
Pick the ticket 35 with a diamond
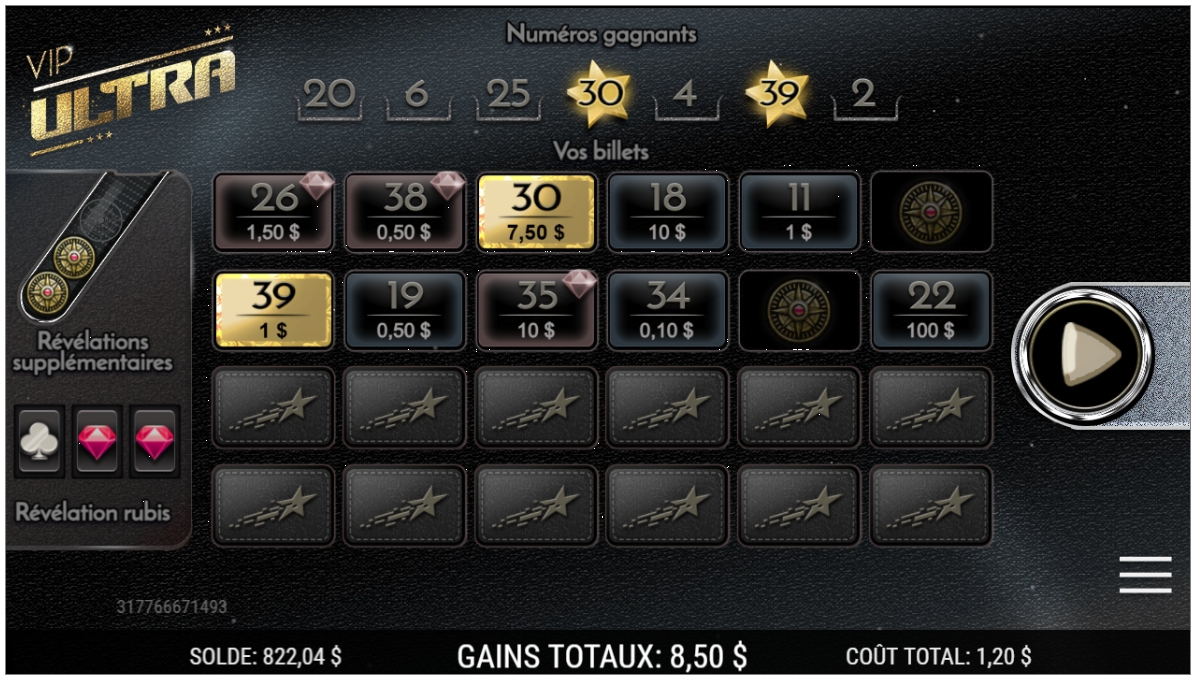(x=537, y=310)
